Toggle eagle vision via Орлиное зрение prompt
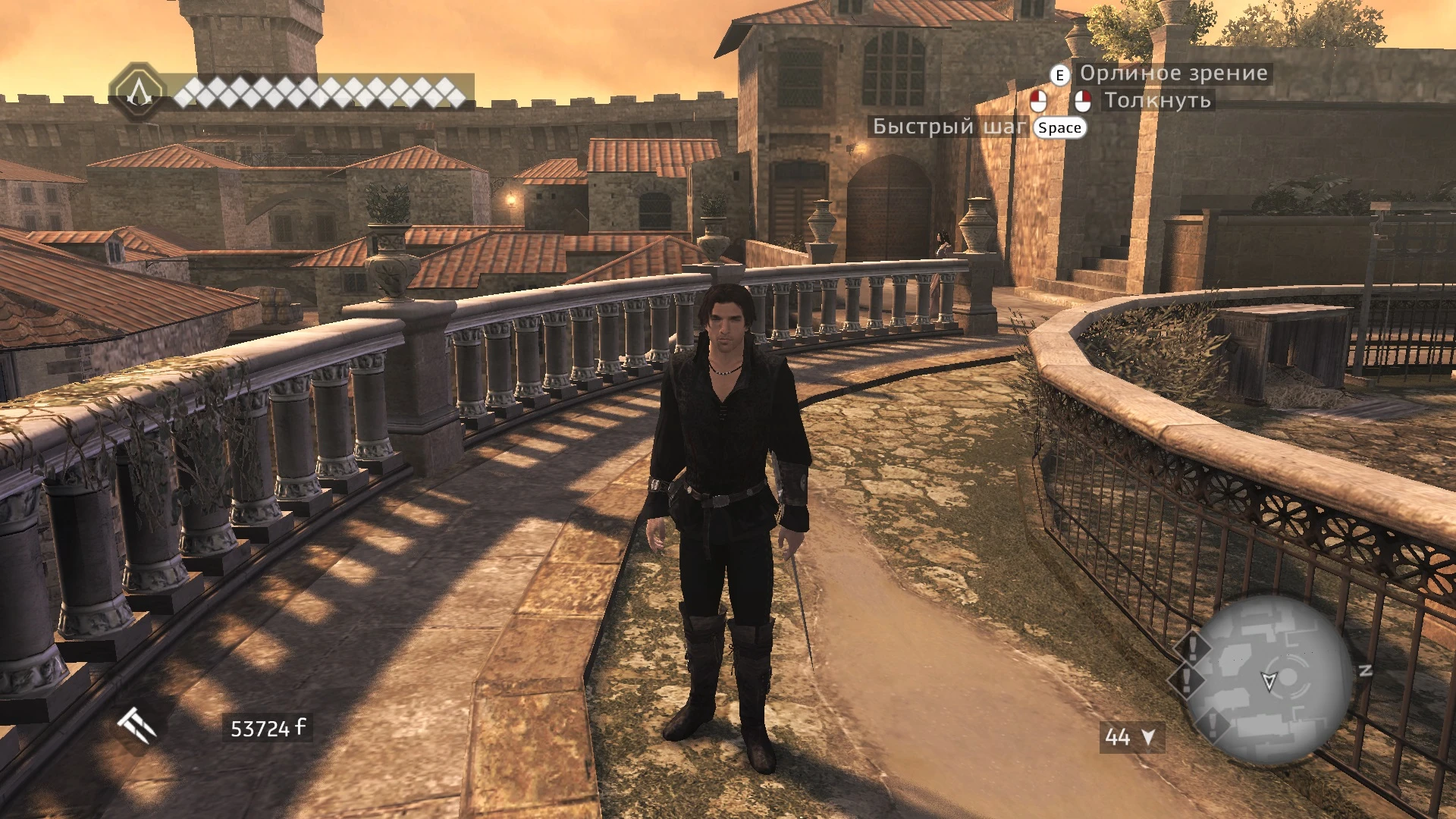1456x819 pixels. point(1172,74)
